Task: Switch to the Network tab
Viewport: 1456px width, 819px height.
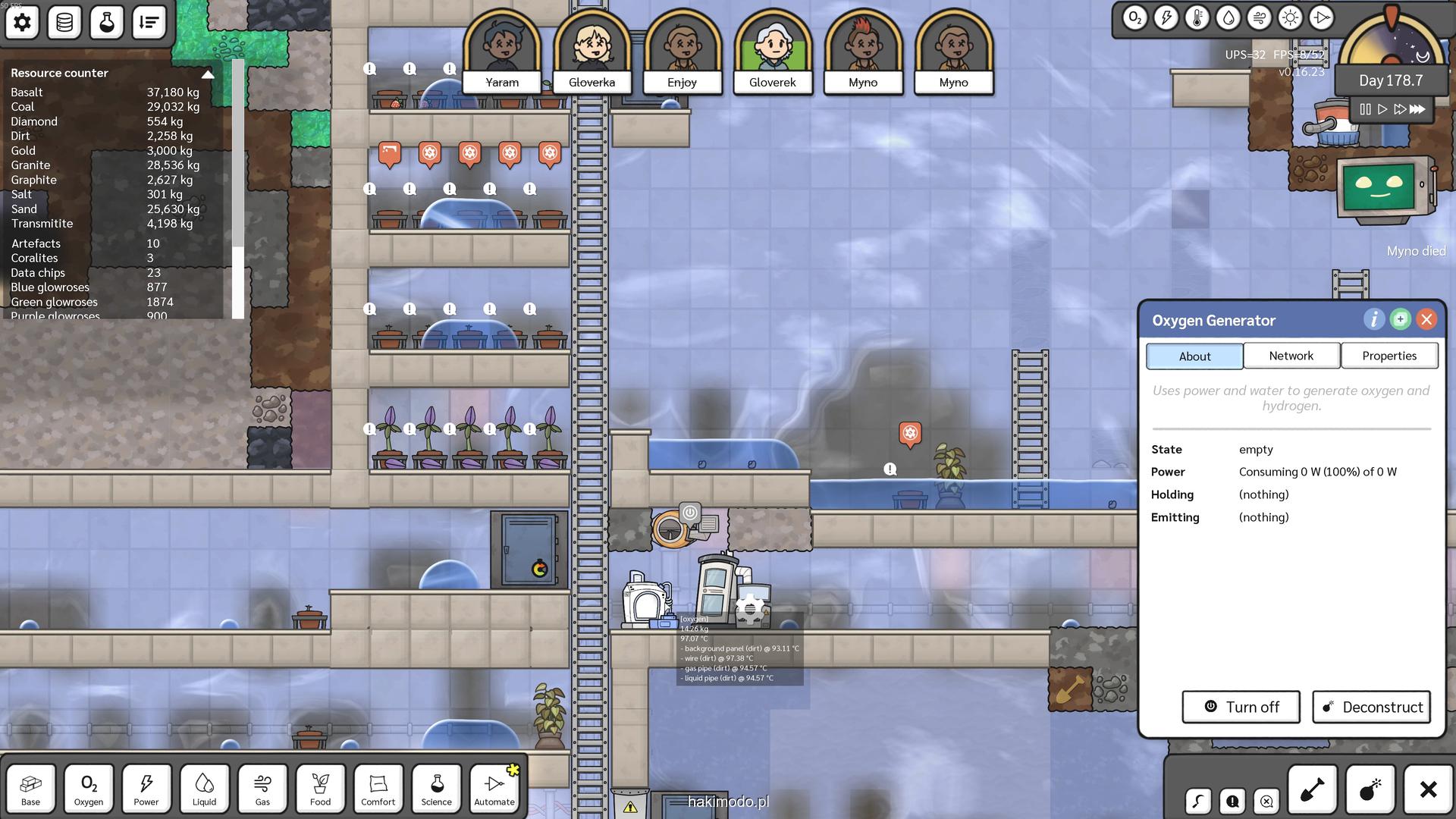Action: pos(1291,356)
